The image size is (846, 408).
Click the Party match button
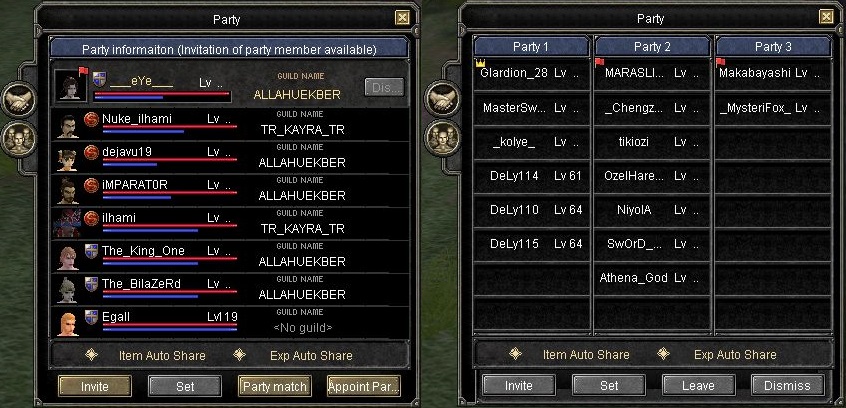tap(274, 386)
